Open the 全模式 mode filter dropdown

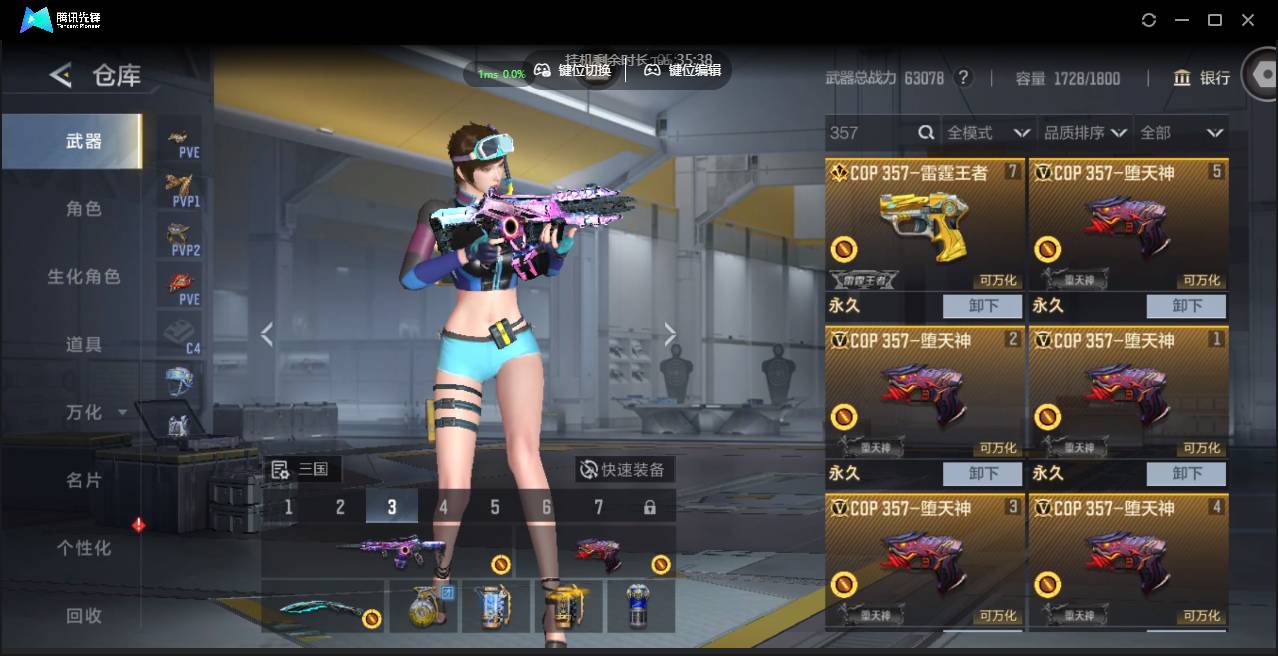click(x=988, y=133)
